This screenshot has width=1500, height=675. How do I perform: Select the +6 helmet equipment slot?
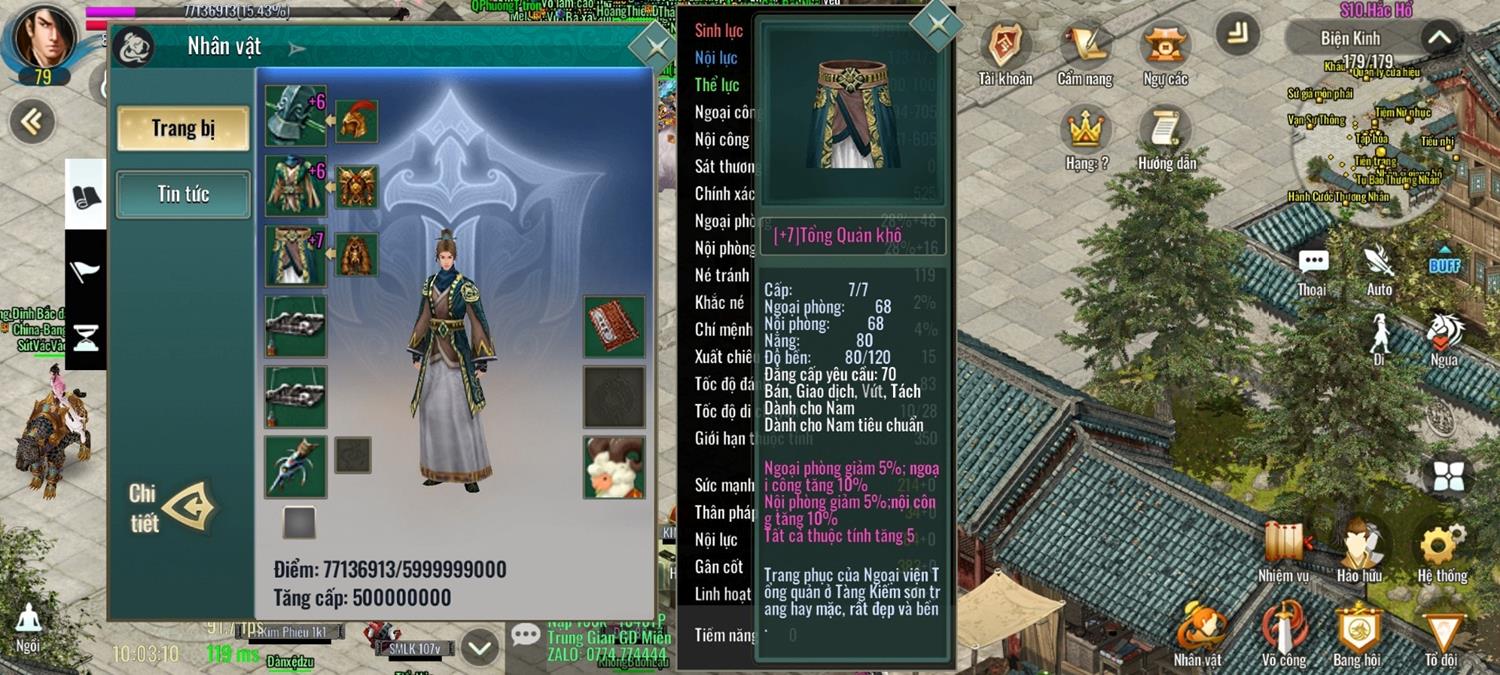point(295,116)
